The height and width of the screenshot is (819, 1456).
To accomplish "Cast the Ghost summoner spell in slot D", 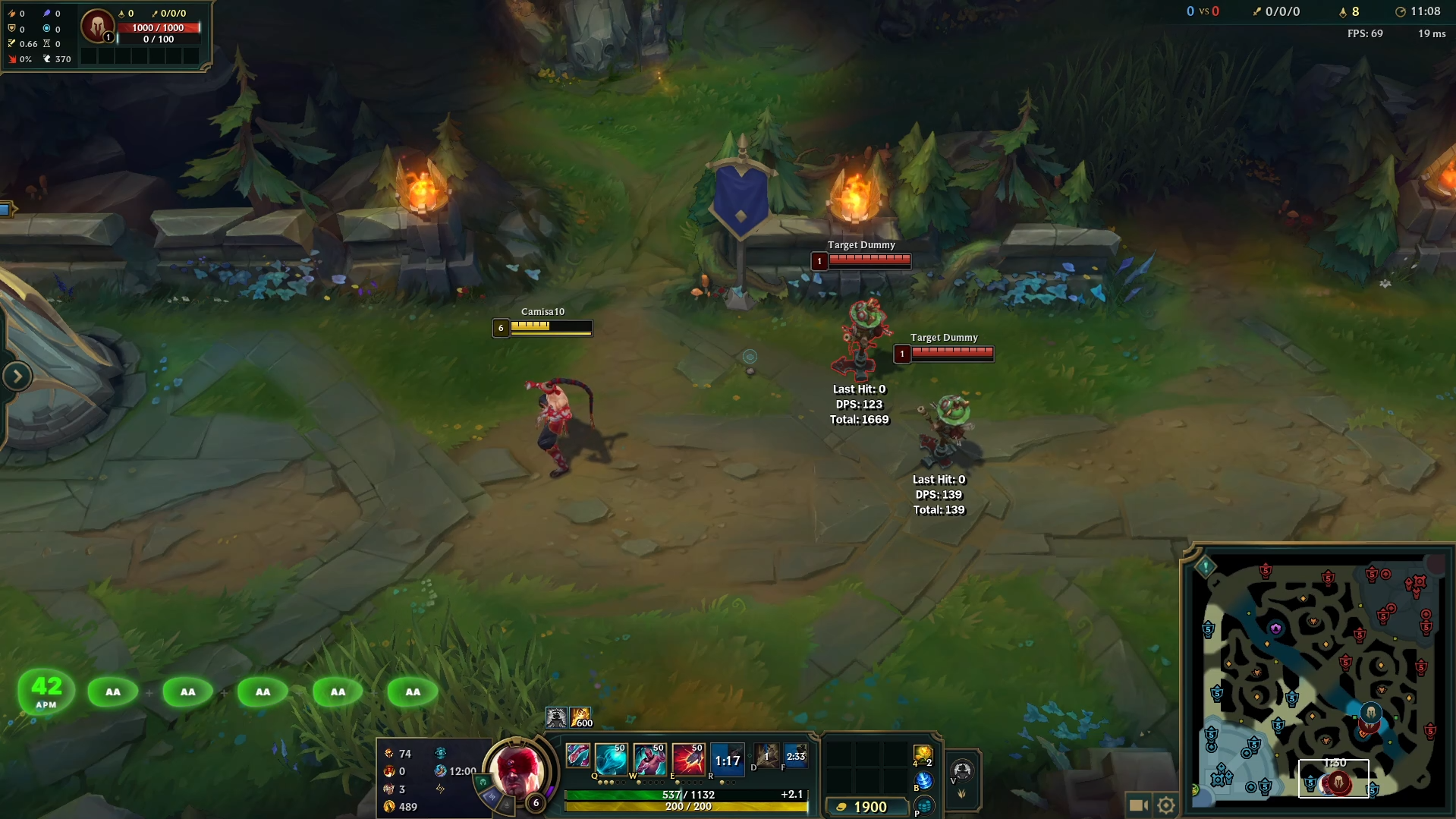I will [x=767, y=757].
